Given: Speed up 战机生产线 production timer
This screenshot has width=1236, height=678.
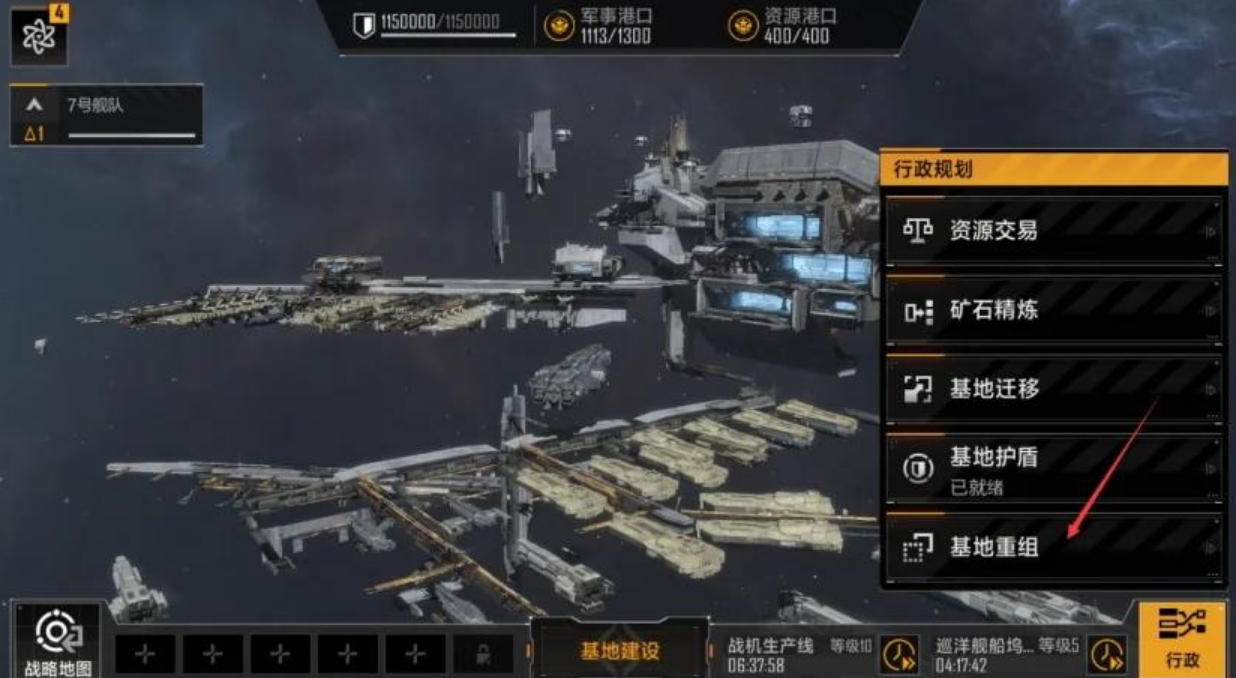Looking at the screenshot, I should 899,654.
